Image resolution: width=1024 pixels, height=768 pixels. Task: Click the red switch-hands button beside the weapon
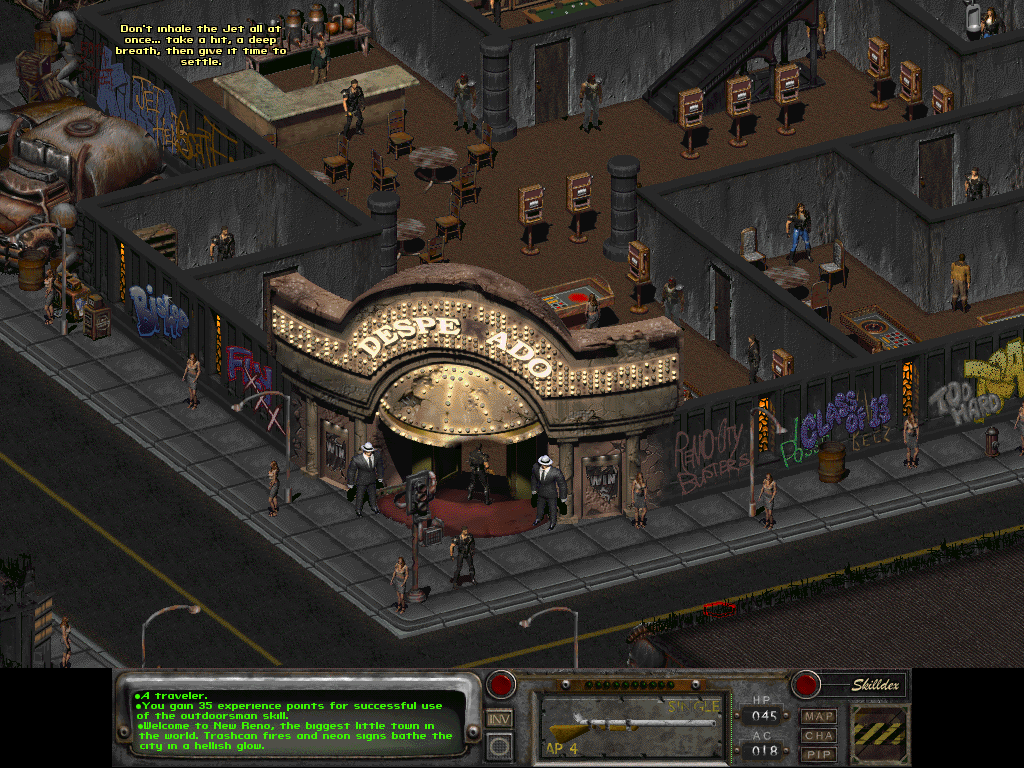[x=499, y=686]
